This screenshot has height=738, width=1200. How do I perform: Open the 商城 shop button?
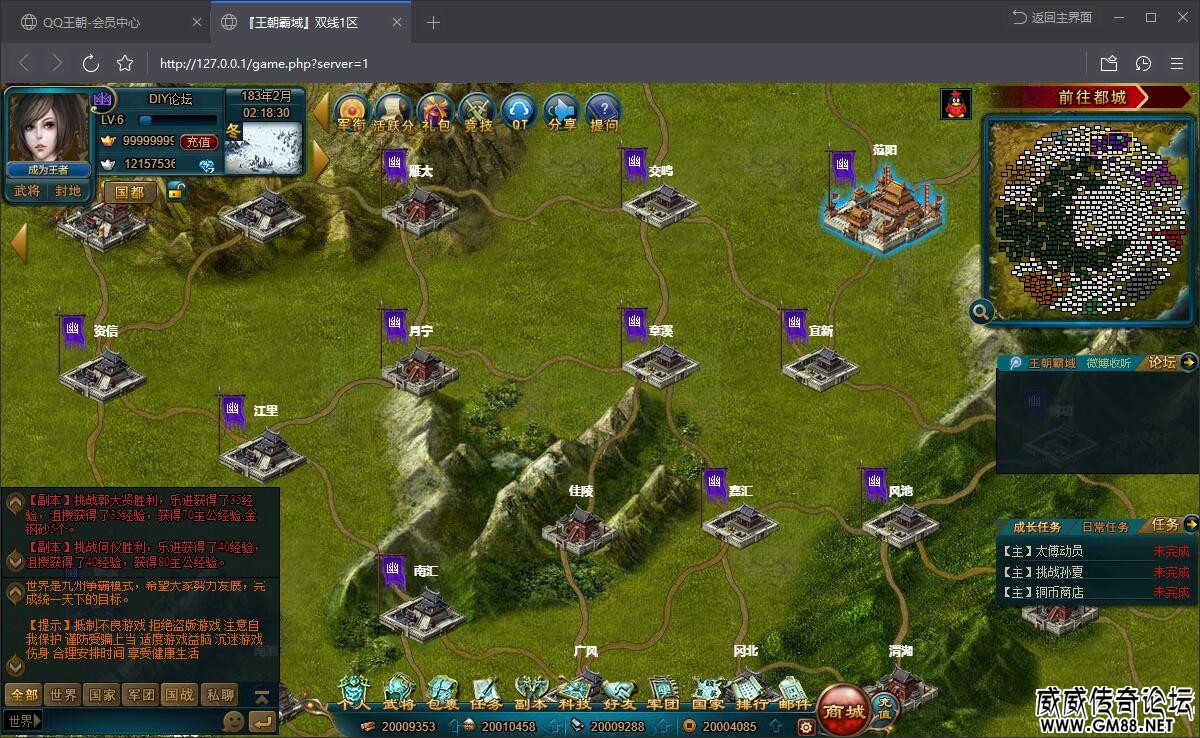coord(842,710)
